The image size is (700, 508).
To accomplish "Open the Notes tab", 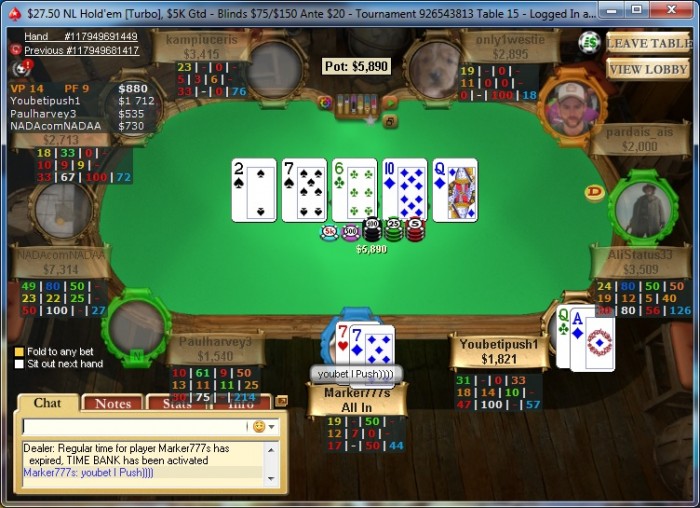I will 113,403.
